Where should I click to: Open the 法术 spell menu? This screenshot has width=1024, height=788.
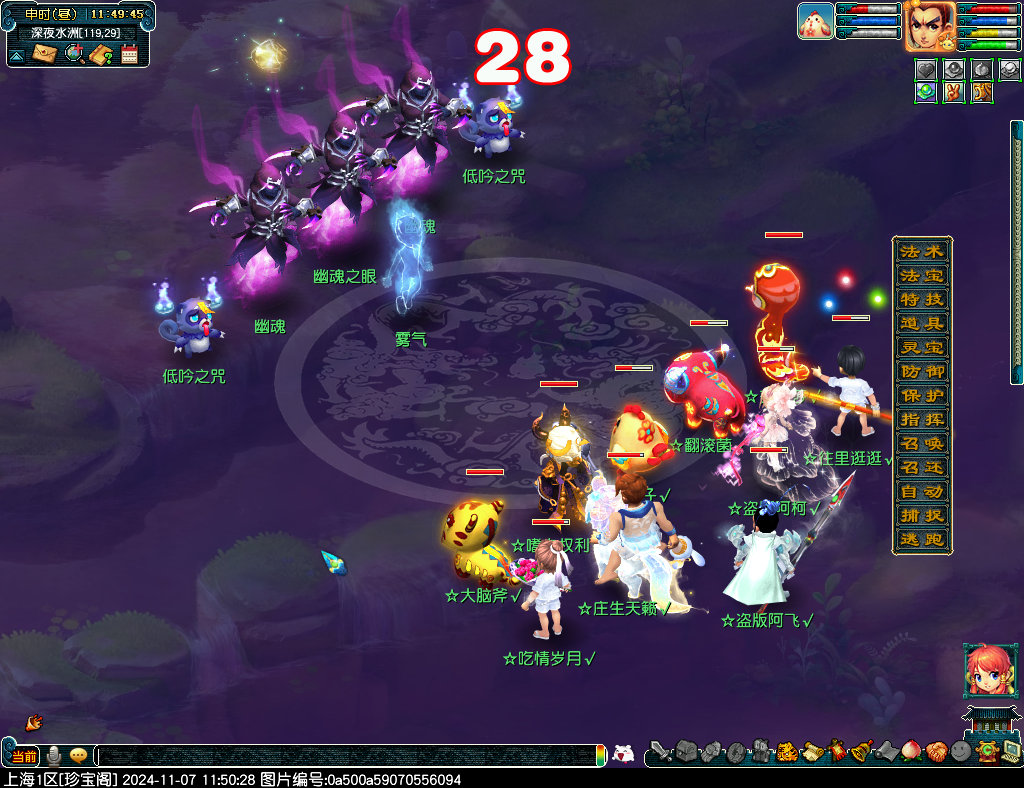click(921, 251)
